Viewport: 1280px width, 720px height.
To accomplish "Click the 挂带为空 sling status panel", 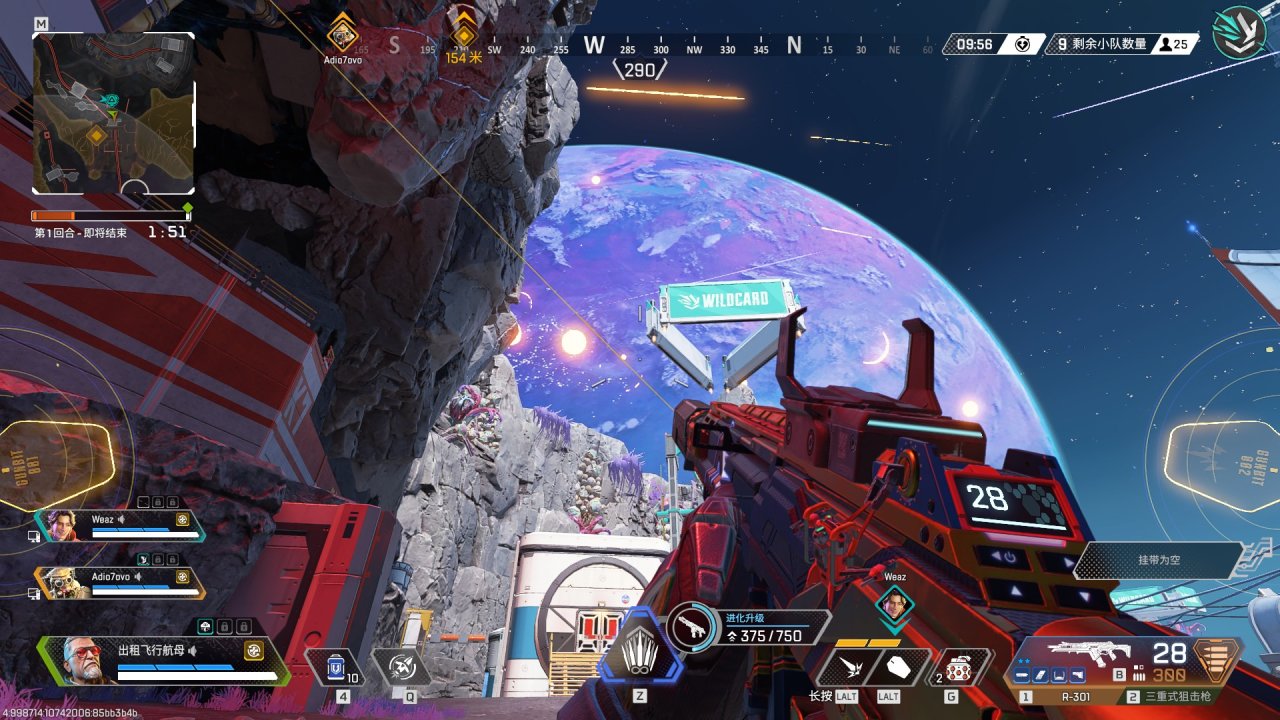I will 1158,560.
